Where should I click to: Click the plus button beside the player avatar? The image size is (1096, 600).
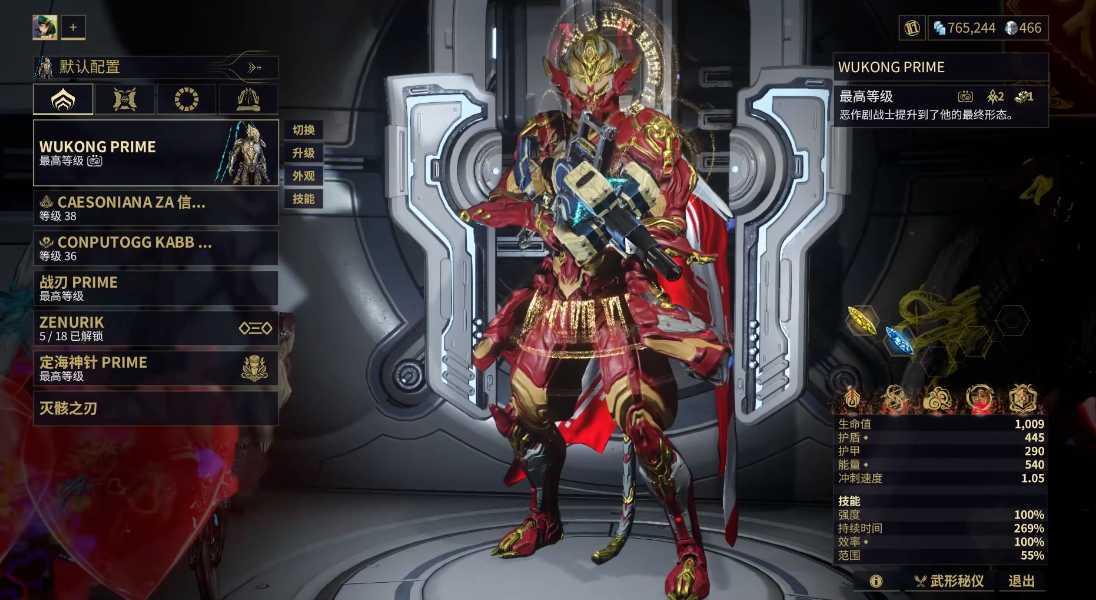pyautogui.click(x=73, y=28)
